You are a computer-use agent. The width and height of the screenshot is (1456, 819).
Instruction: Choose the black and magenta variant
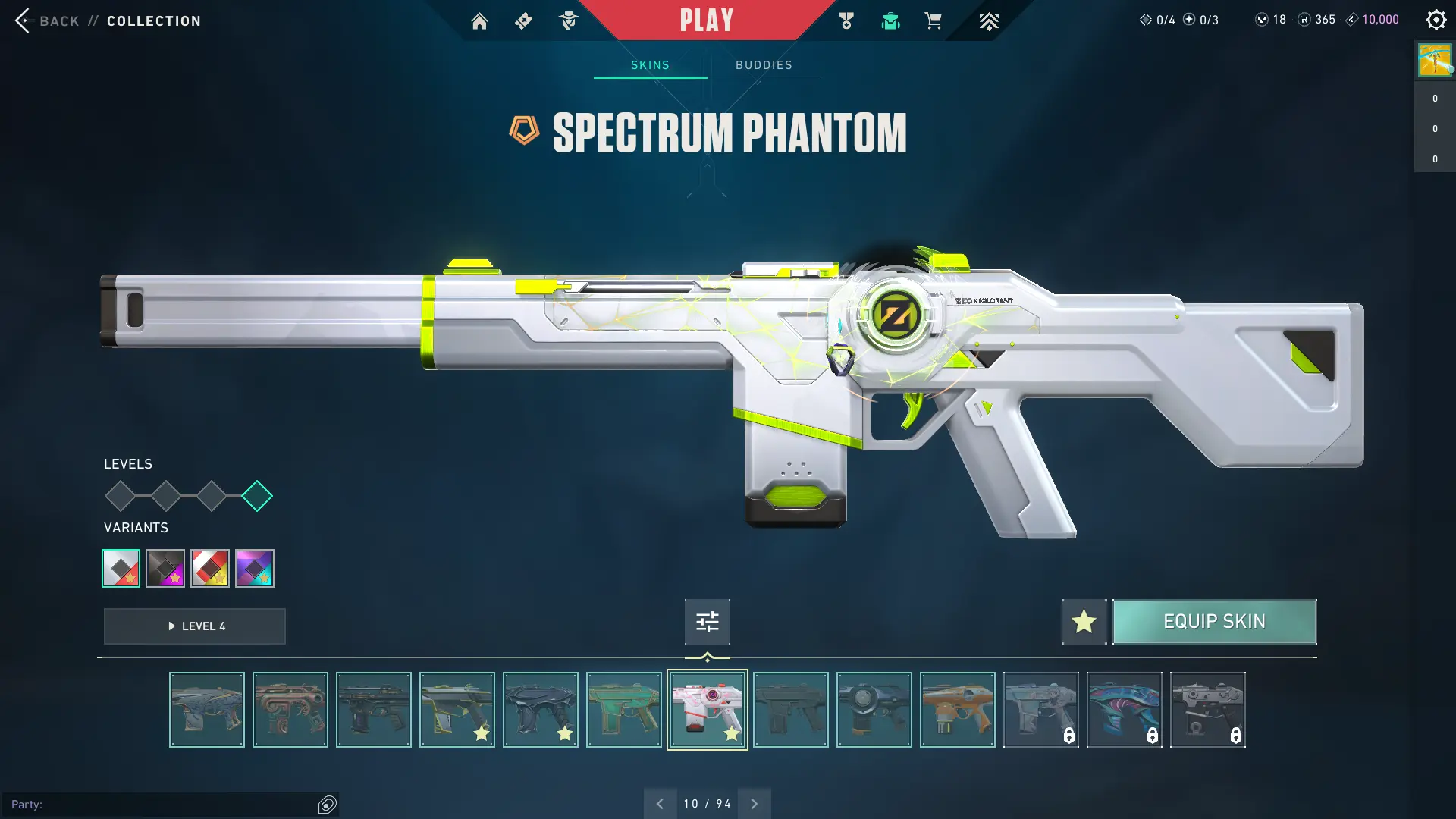coord(165,568)
